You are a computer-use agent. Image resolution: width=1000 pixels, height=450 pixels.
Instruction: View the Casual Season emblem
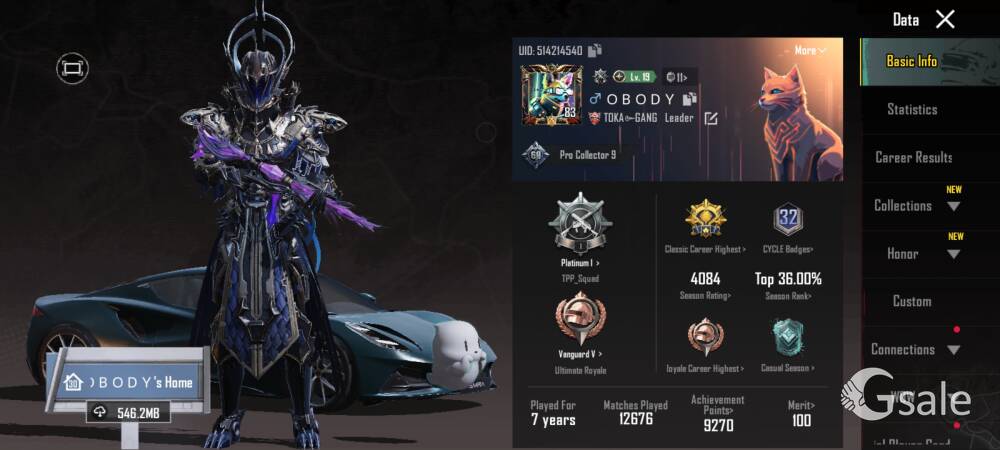pos(788,340)
